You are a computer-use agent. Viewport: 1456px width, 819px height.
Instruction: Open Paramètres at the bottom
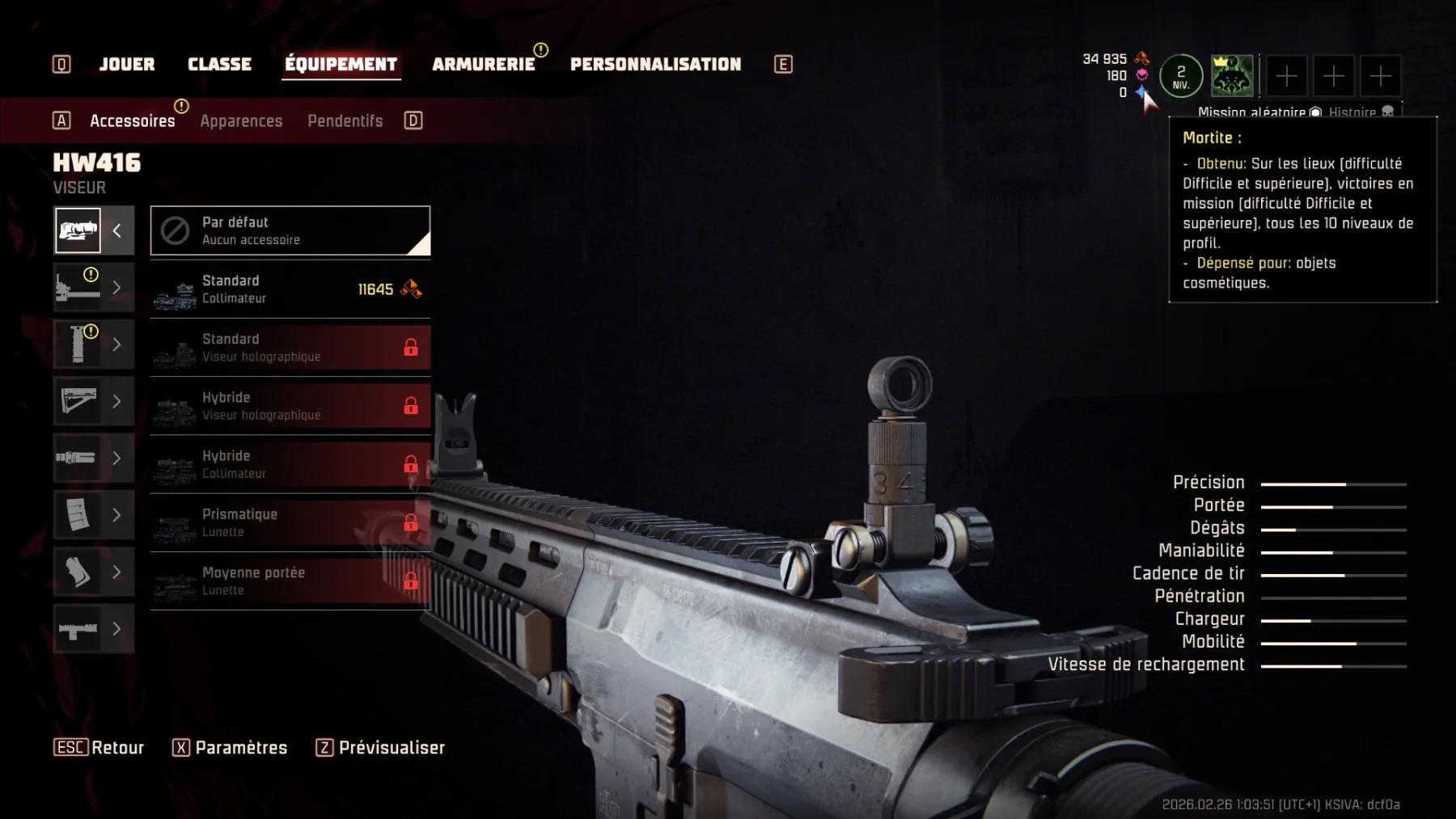[230, 748]
